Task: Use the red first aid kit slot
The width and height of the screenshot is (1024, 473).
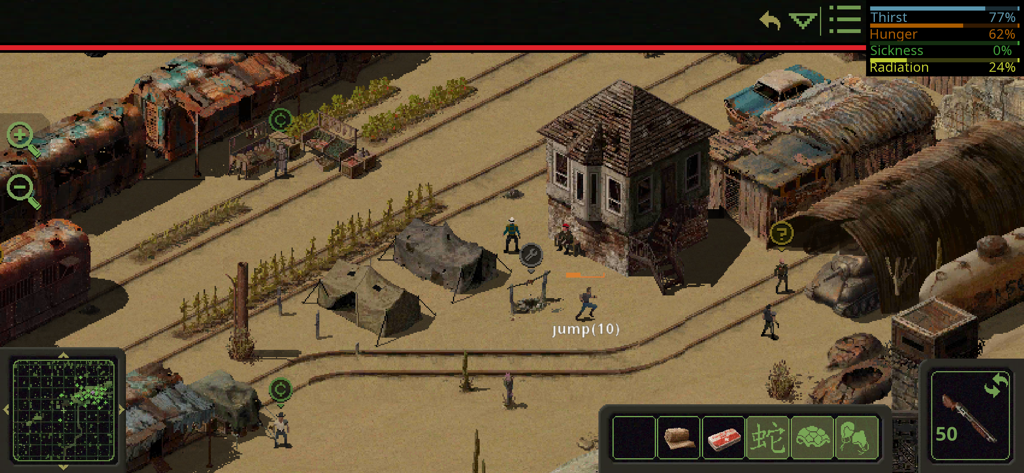Action: click(723, 438)
